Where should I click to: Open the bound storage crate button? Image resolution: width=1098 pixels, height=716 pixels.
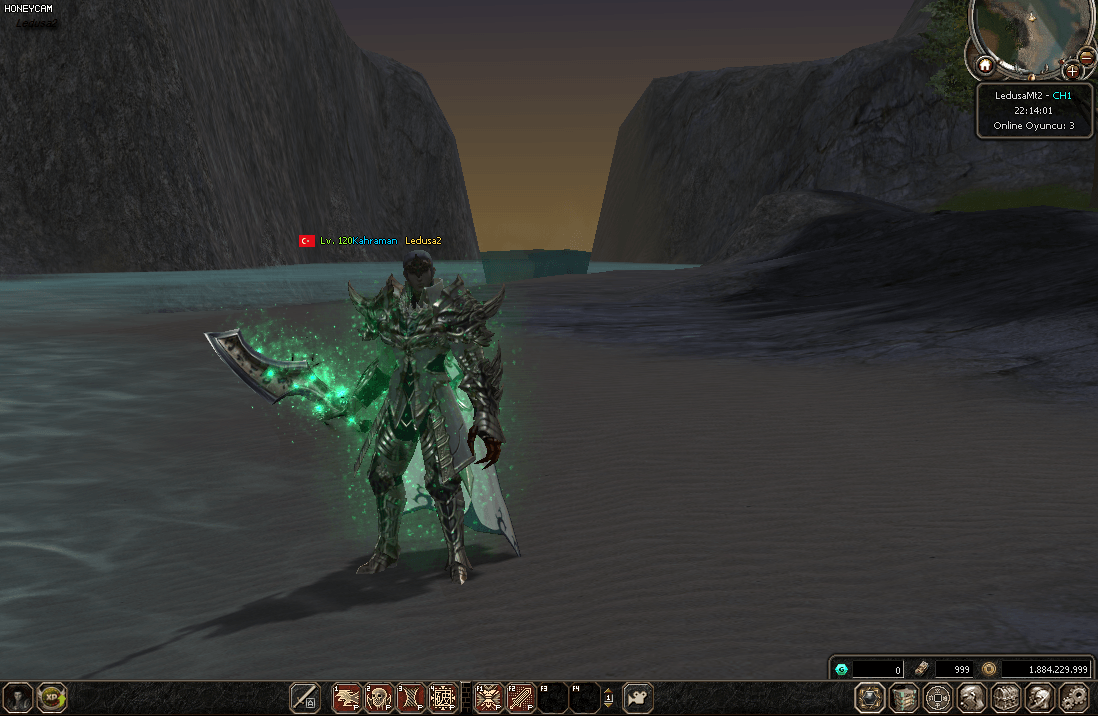tap(905, 698)
